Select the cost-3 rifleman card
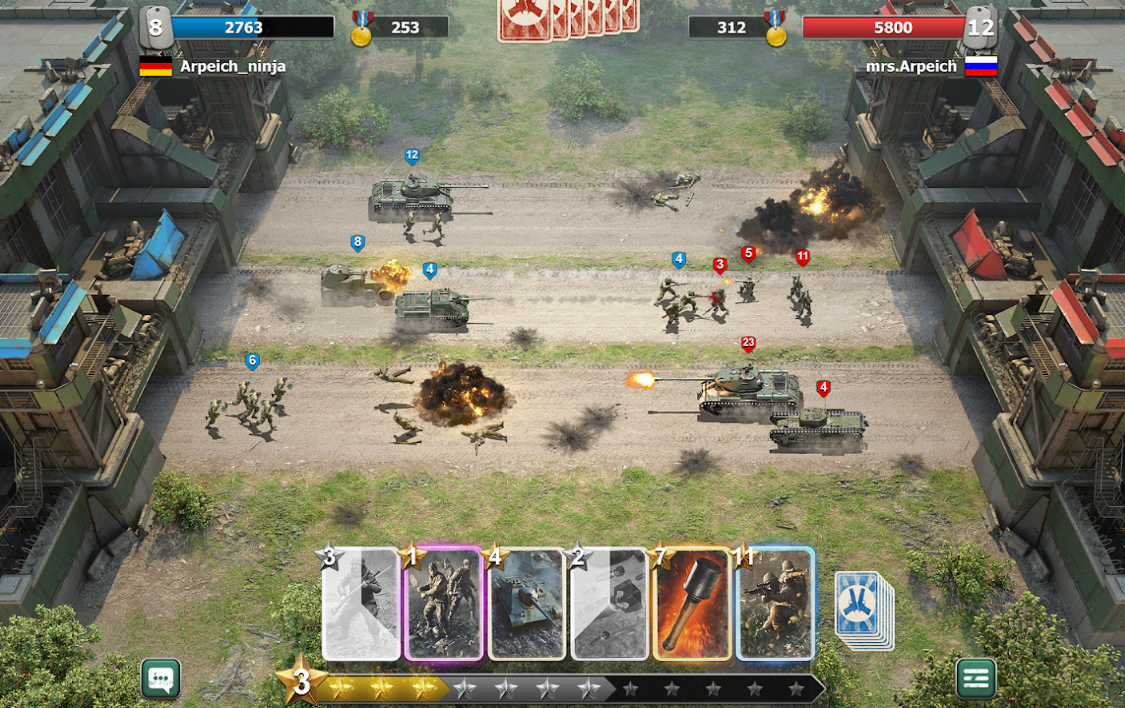Viewport: 1125px width, 708px height. (361, 604)
